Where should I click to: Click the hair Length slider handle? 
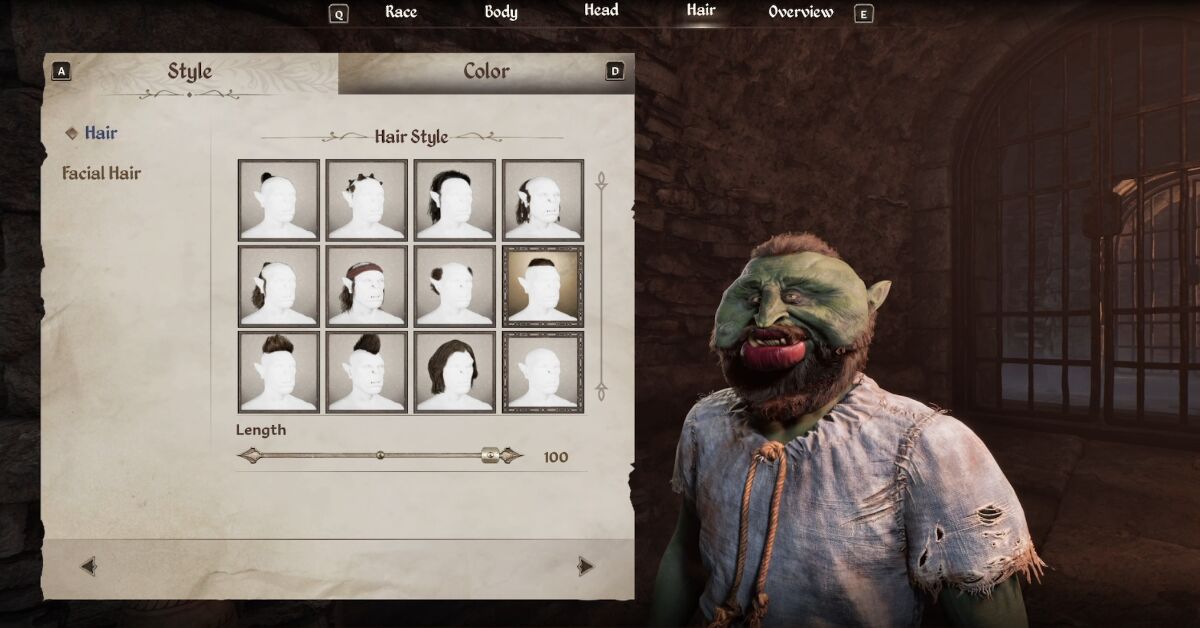coord(490,456)
